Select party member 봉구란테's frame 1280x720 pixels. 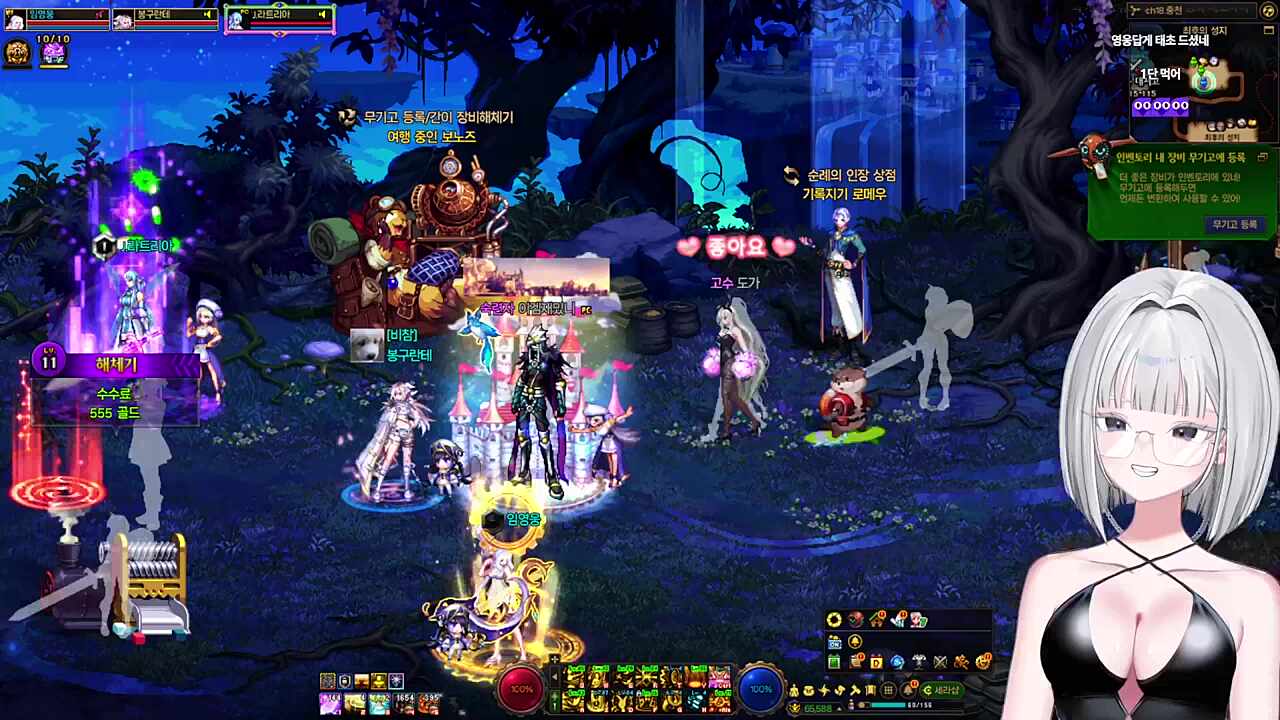click(165, 17)
